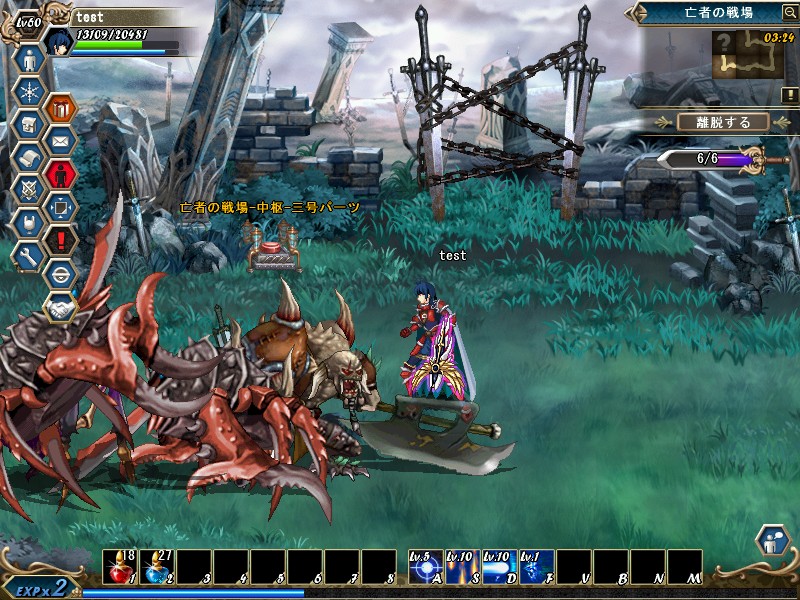The width and height of the screenshot is (800, 600).
Task: Open the wrench settings icon
Action: click(x=27, y=256)
